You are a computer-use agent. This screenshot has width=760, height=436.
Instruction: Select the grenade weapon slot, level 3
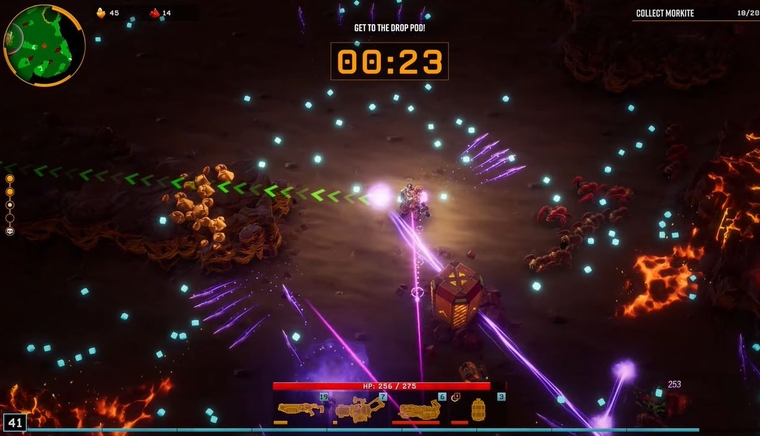(478, 408)
